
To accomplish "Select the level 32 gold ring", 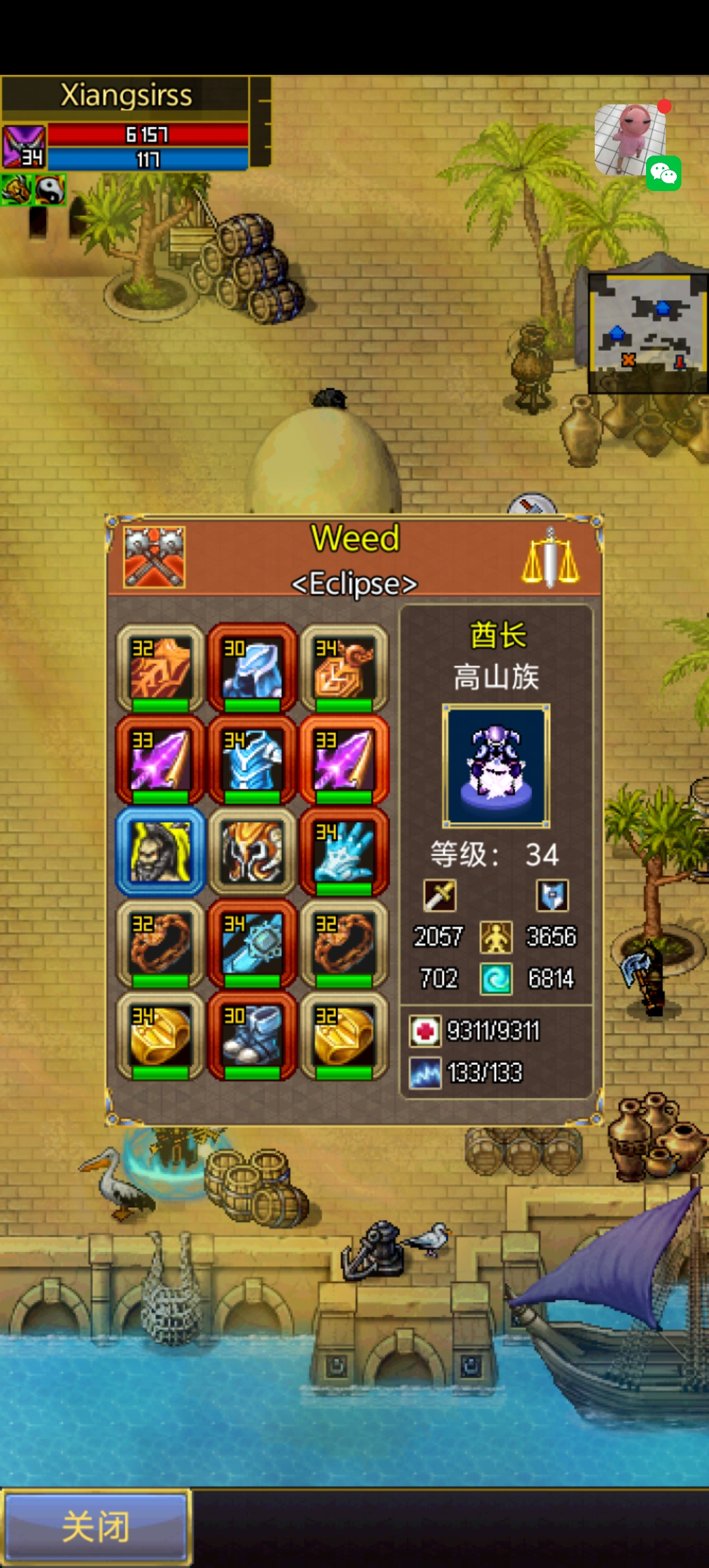I will tap(344, 1036).
